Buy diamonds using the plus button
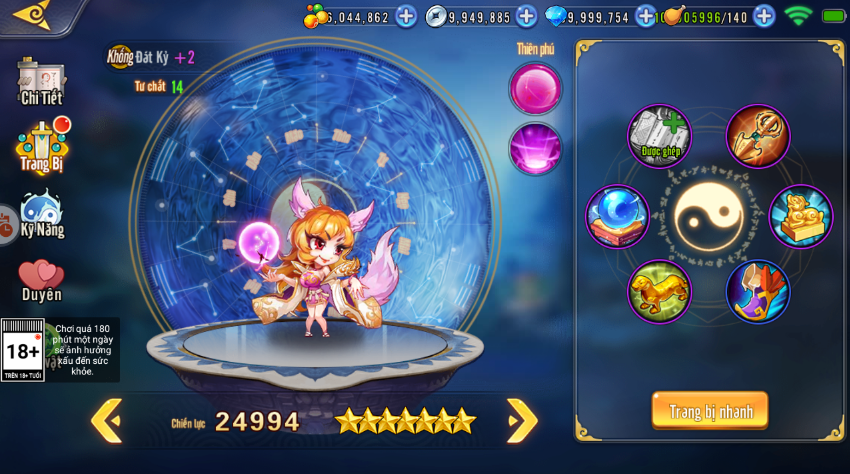The height and width of the screenshot is (474, 850). coord(645,16)
